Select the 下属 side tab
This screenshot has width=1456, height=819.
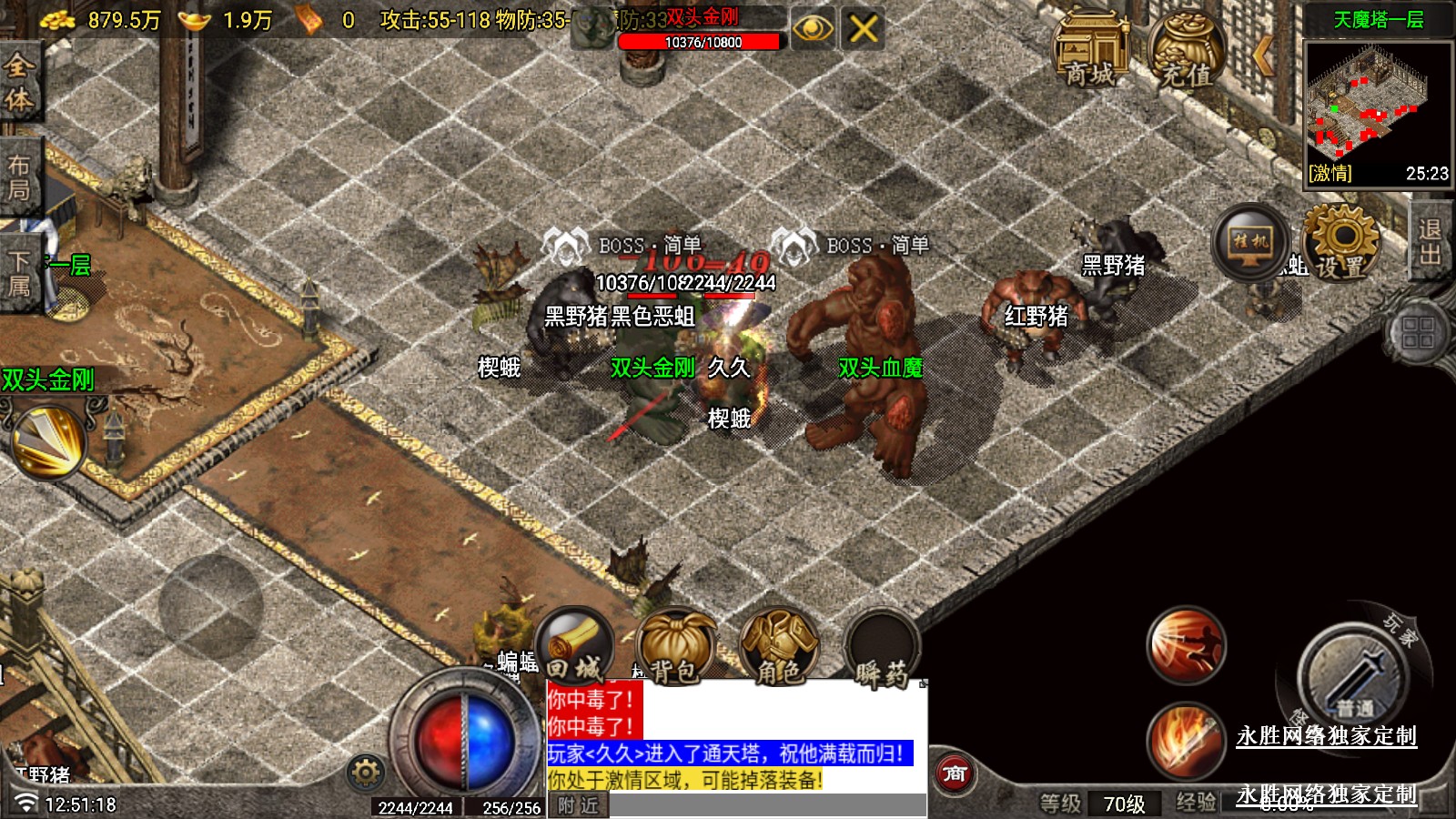click(19, 273)
